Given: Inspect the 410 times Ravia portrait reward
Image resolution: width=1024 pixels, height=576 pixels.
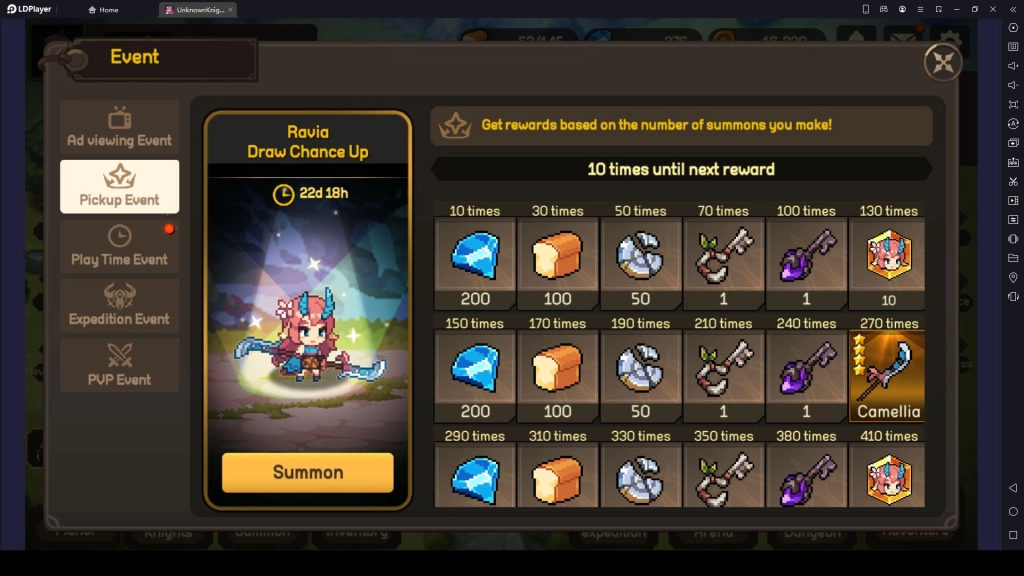Looking at the screenshot, I should click(x=887, y=476).
